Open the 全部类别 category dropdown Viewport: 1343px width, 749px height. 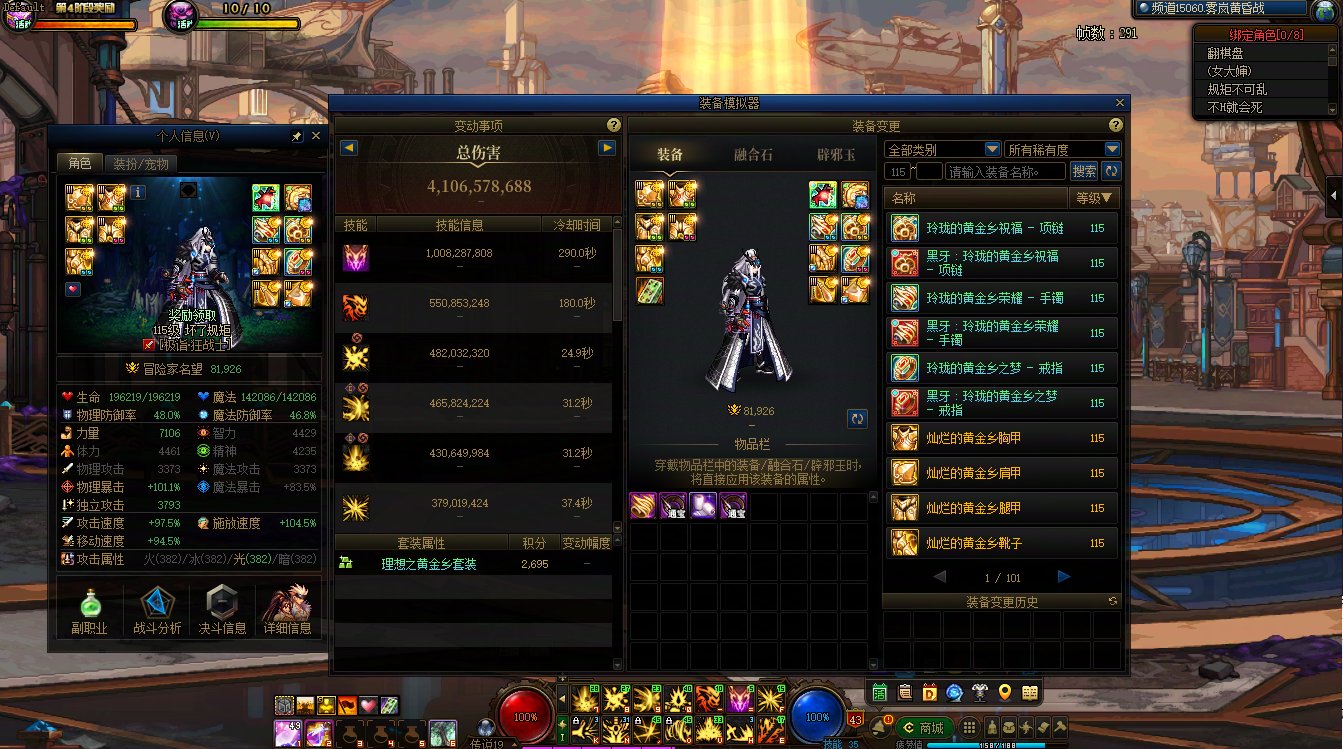click(942, 149)
